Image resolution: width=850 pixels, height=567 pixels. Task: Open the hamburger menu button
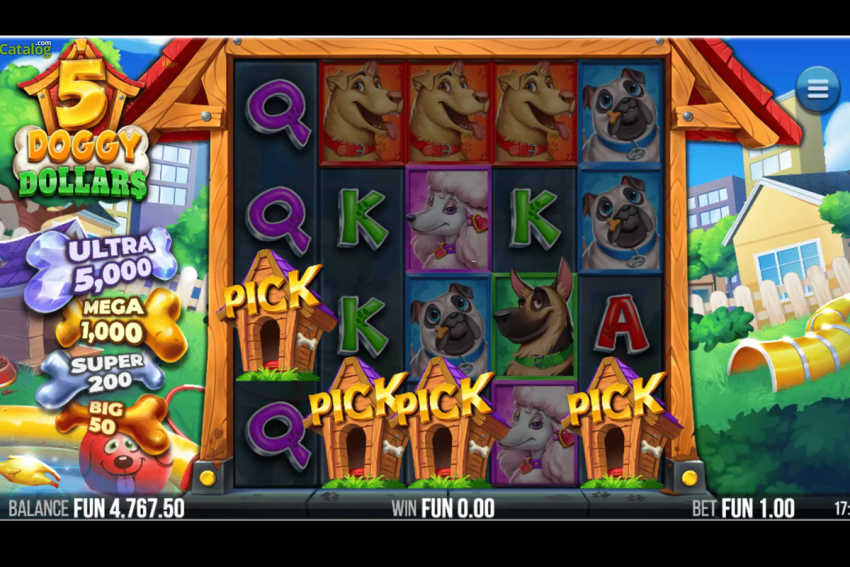click(x=817, y=89)
